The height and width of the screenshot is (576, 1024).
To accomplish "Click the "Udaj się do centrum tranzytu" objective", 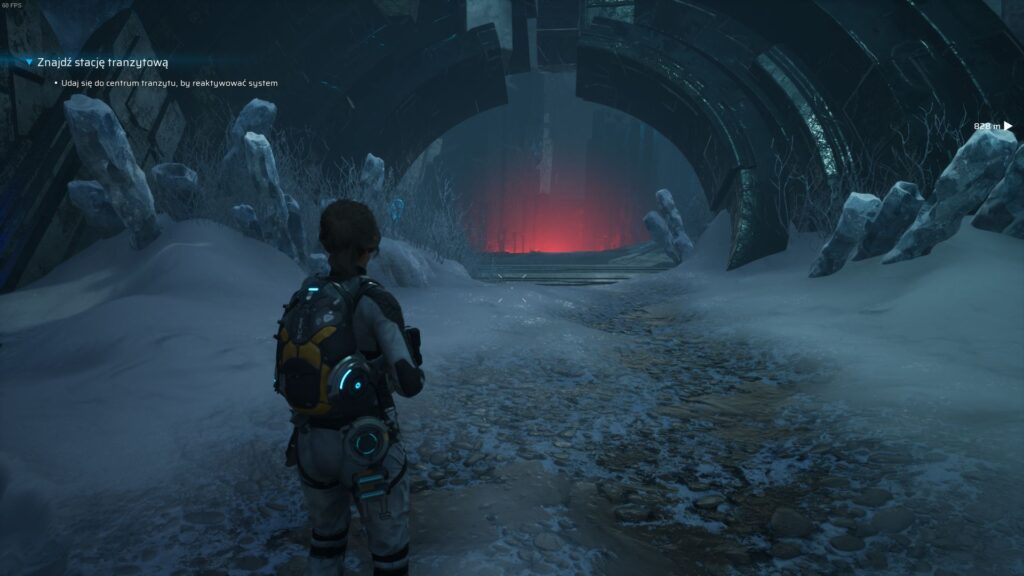I will pyautogui.click(x=168, y=82).
